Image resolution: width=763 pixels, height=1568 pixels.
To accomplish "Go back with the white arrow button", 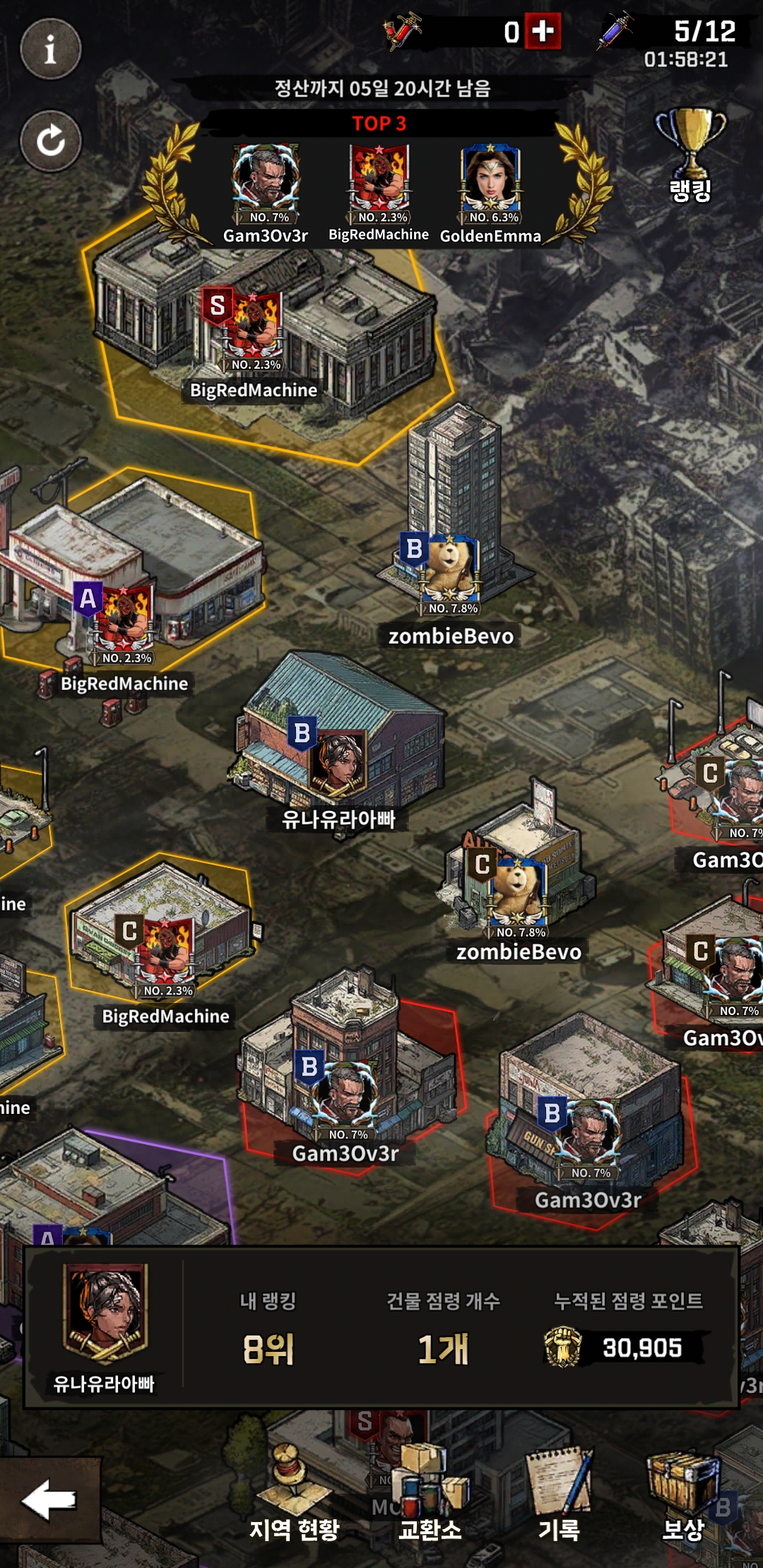I will (x=48, y=1500).
